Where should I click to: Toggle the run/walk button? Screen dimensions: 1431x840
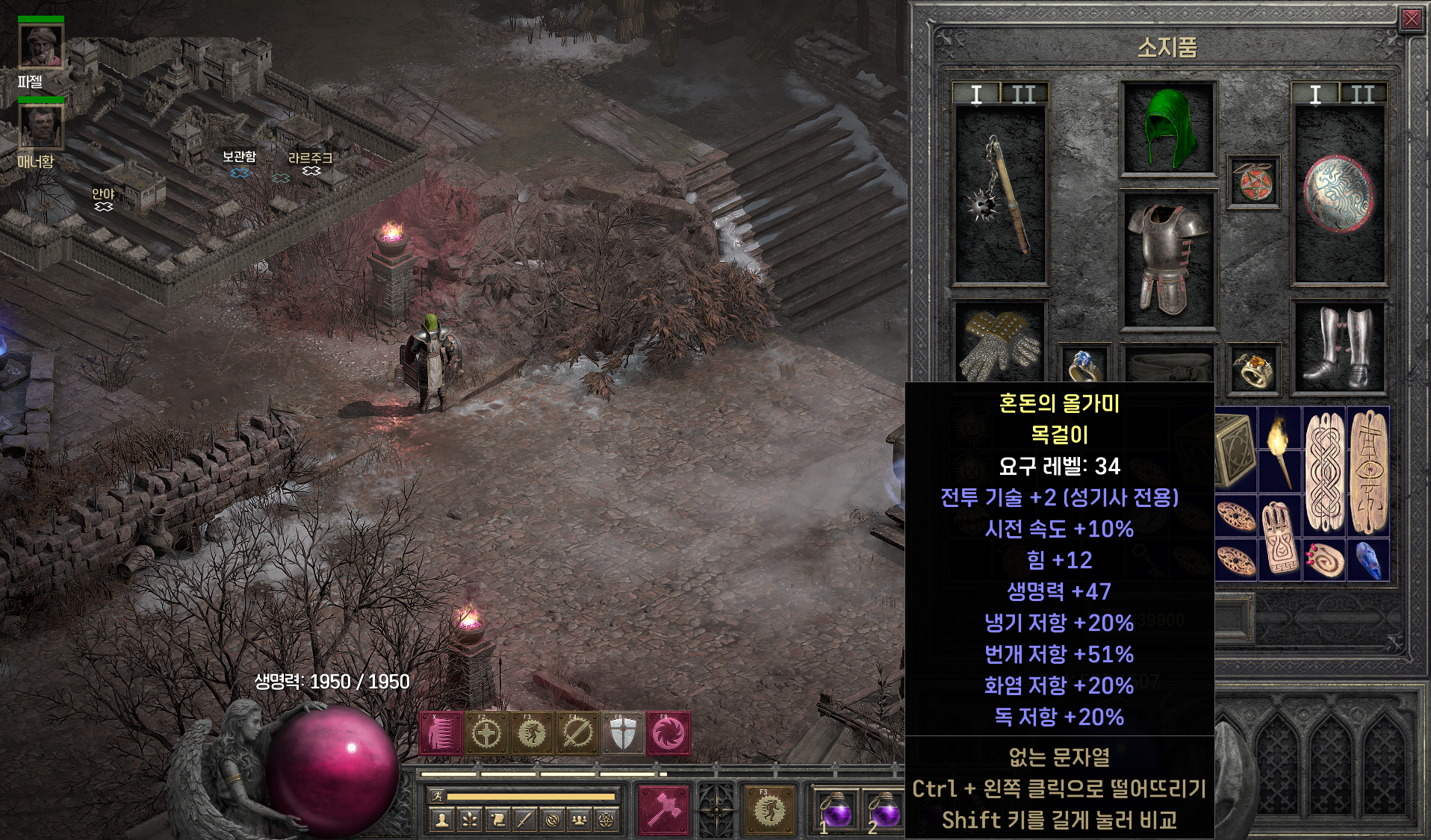click(438, 797)
